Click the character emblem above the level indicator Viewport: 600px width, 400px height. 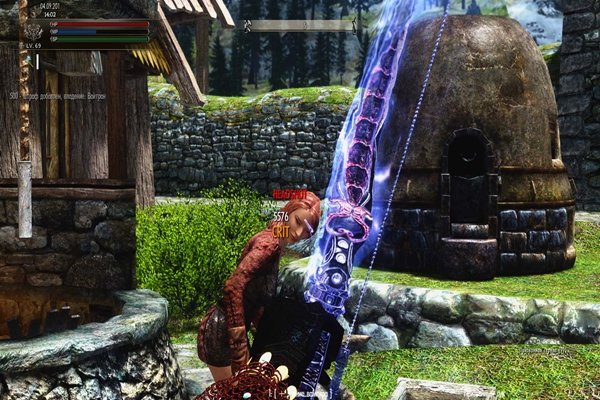(33, 30)
